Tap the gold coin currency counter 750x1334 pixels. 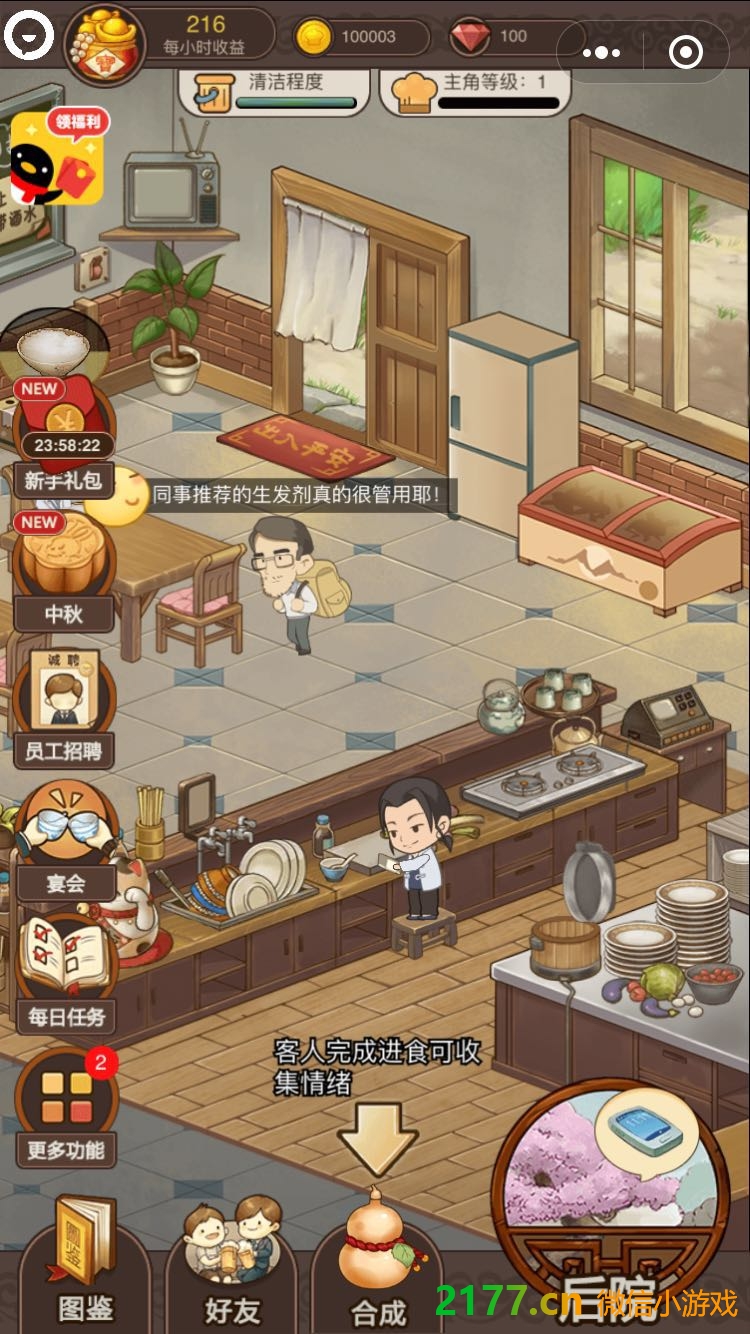[362, 37]
